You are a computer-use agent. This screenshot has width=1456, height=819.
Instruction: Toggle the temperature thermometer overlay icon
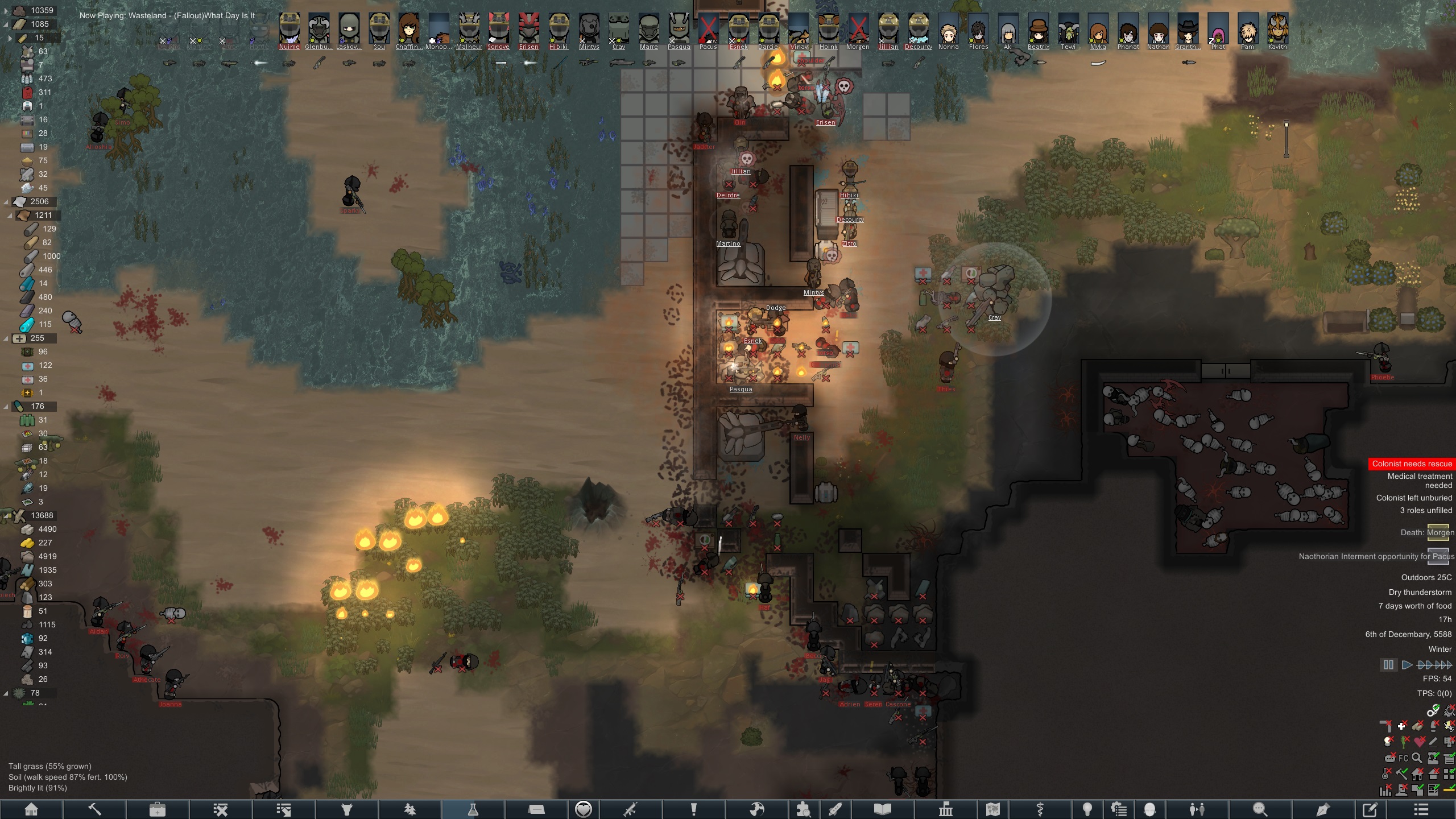click(1386, 774)
